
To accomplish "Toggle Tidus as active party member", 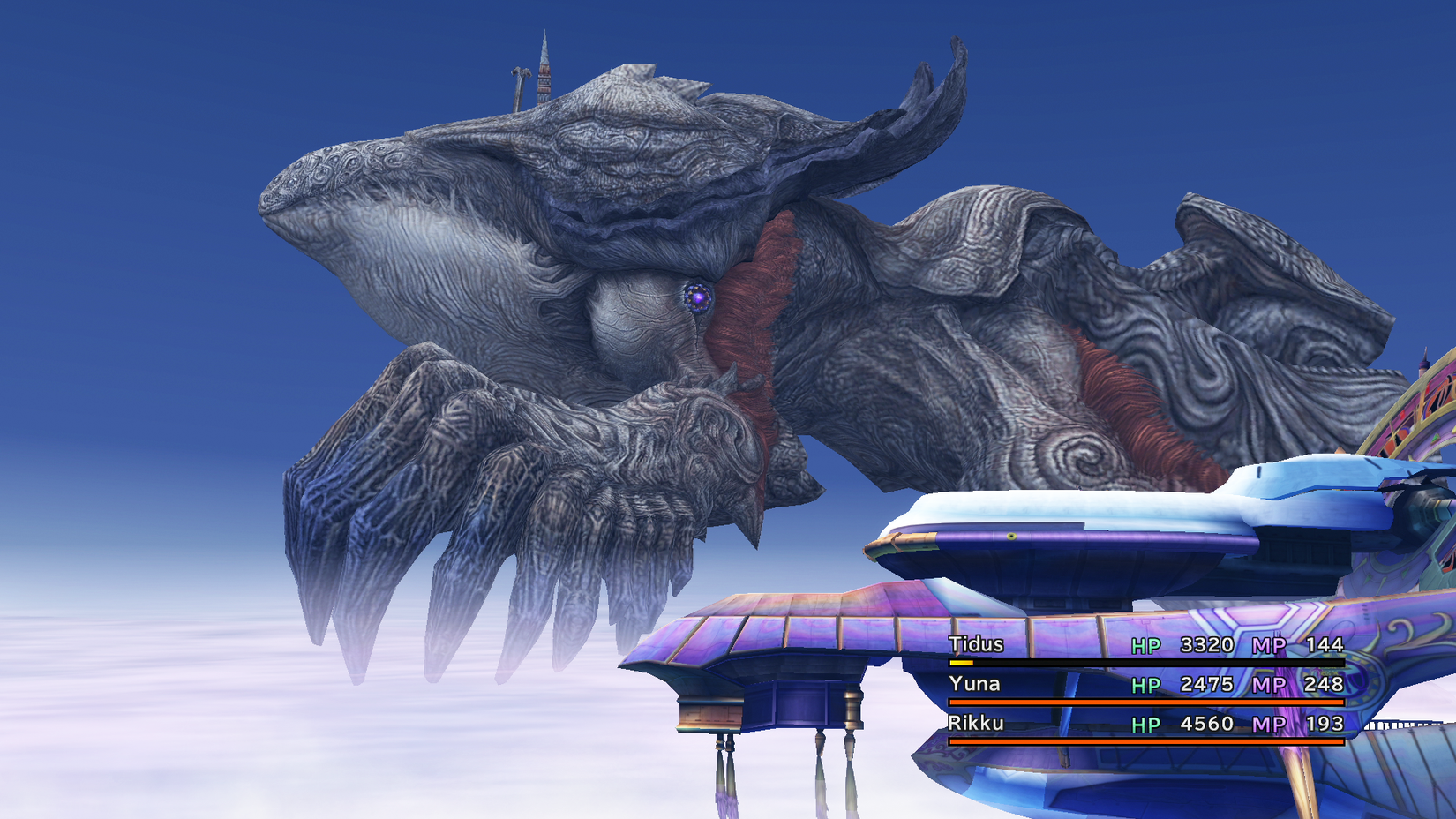I will point(975,645).
